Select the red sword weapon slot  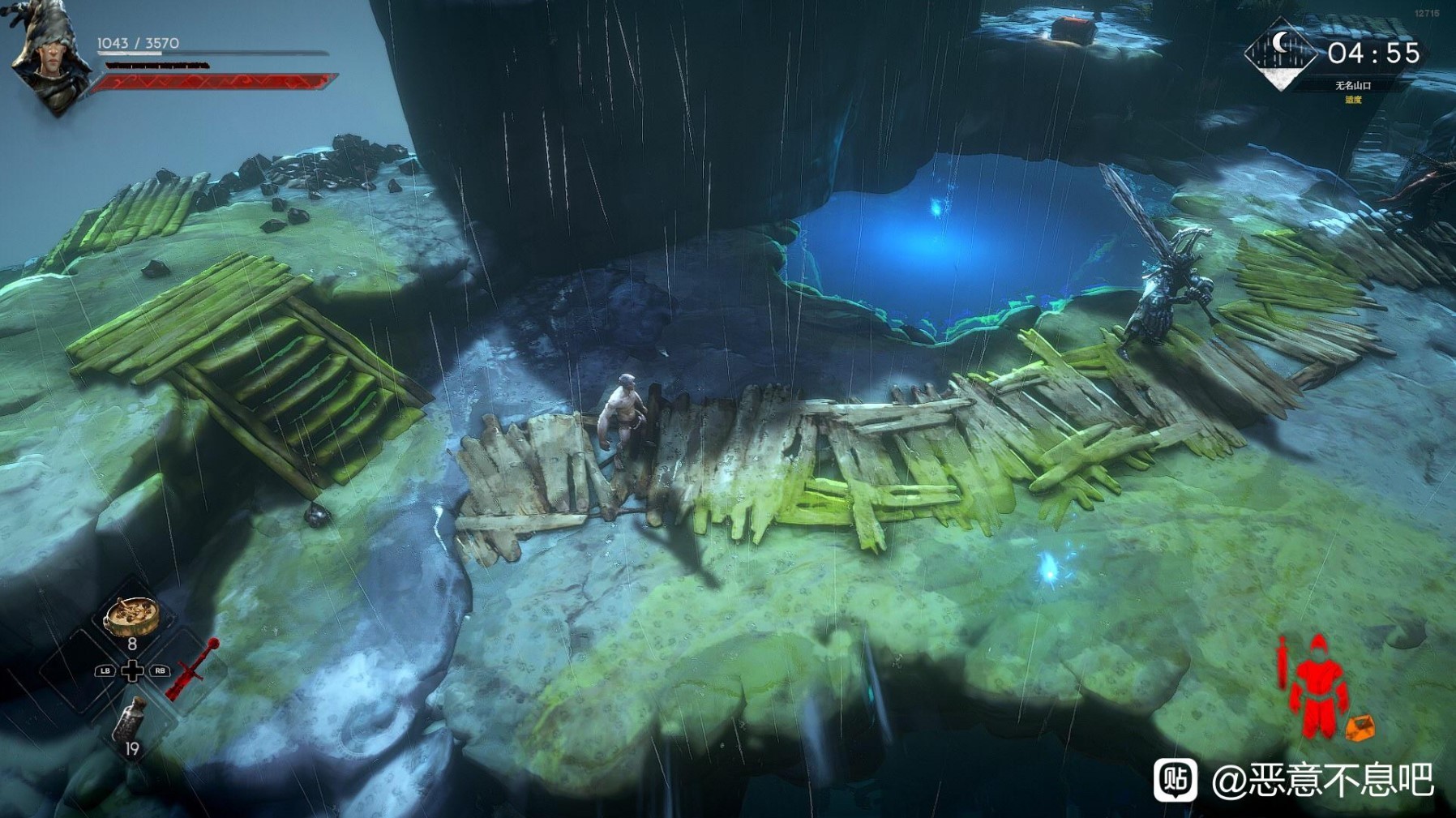(193, 669)
